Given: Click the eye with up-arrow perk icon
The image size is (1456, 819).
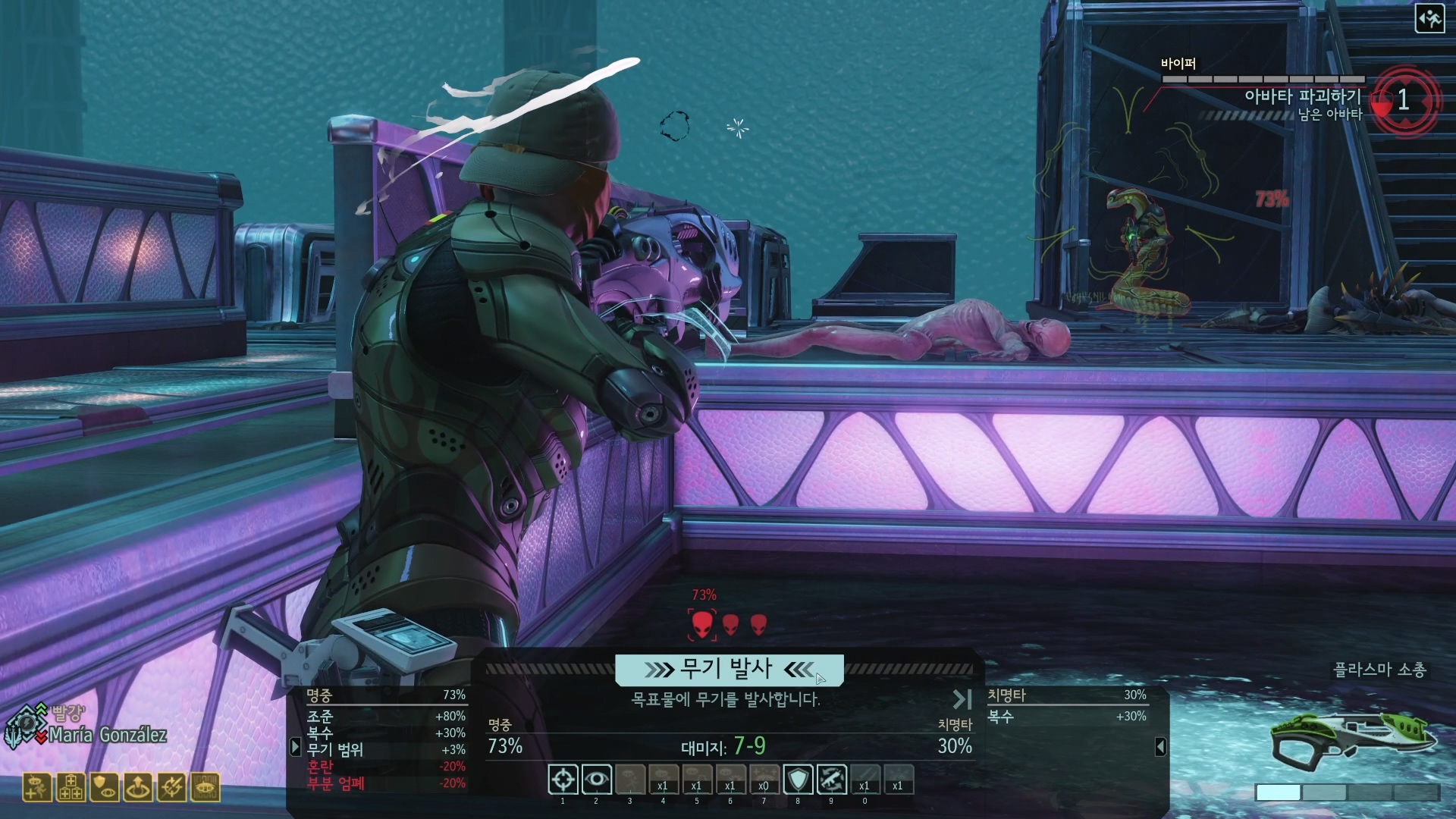Looking at the screenshot, I should pyautogui.click(x=138, y=788).
